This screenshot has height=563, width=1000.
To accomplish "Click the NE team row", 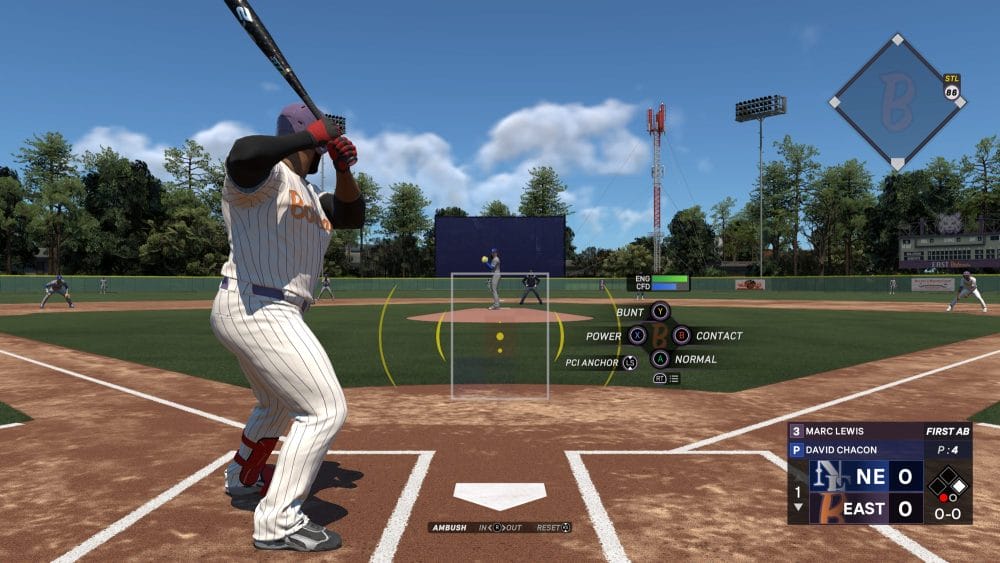I will [866, 476].
